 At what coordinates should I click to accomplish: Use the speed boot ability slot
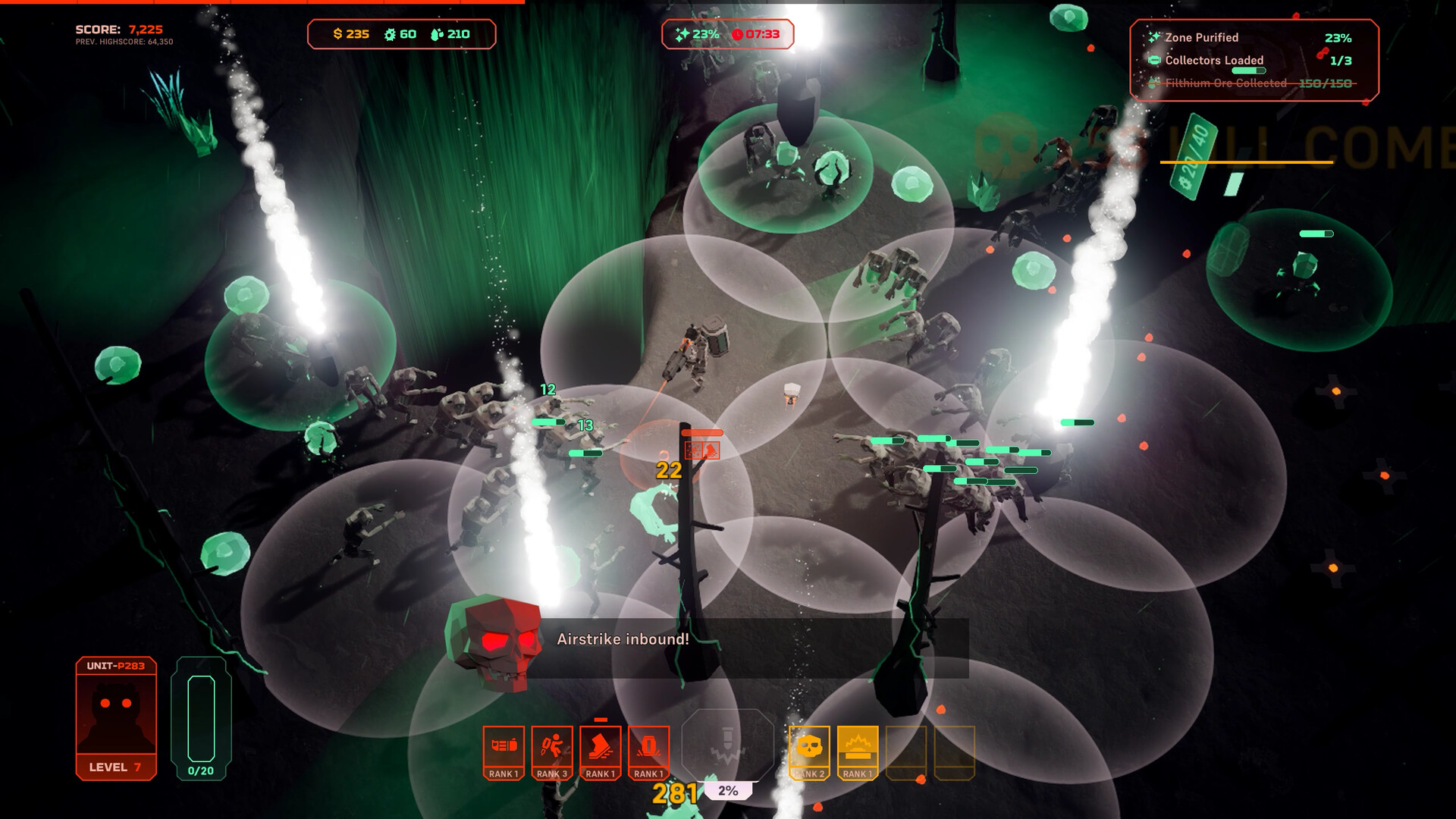pyautogui.click(x=601, y=752)
